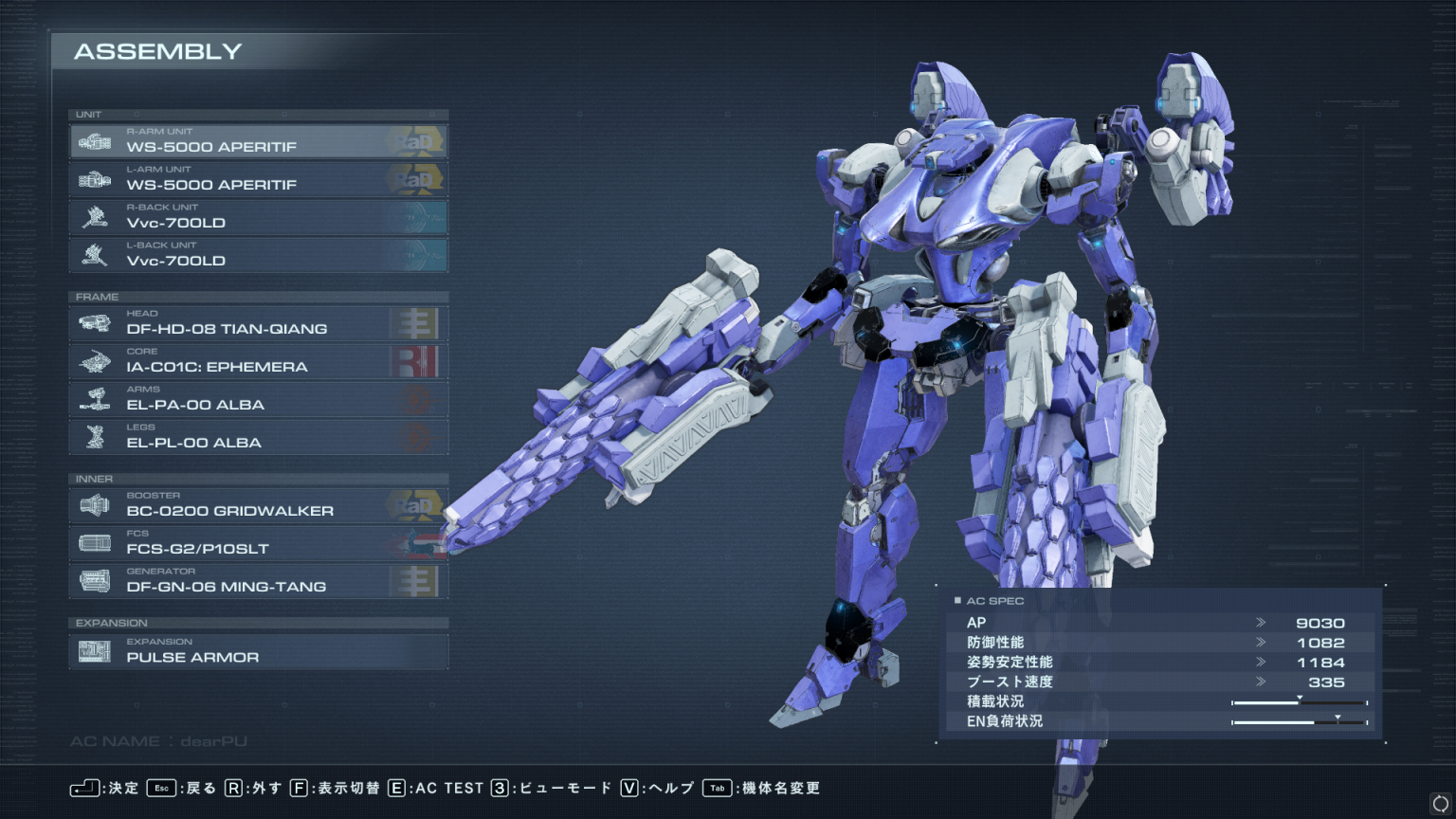The width and height of the screenshot is (1456, 819).
Task: Click the DF-HD-08 TIAN-QIANG head icon
Action: [95, 321]
